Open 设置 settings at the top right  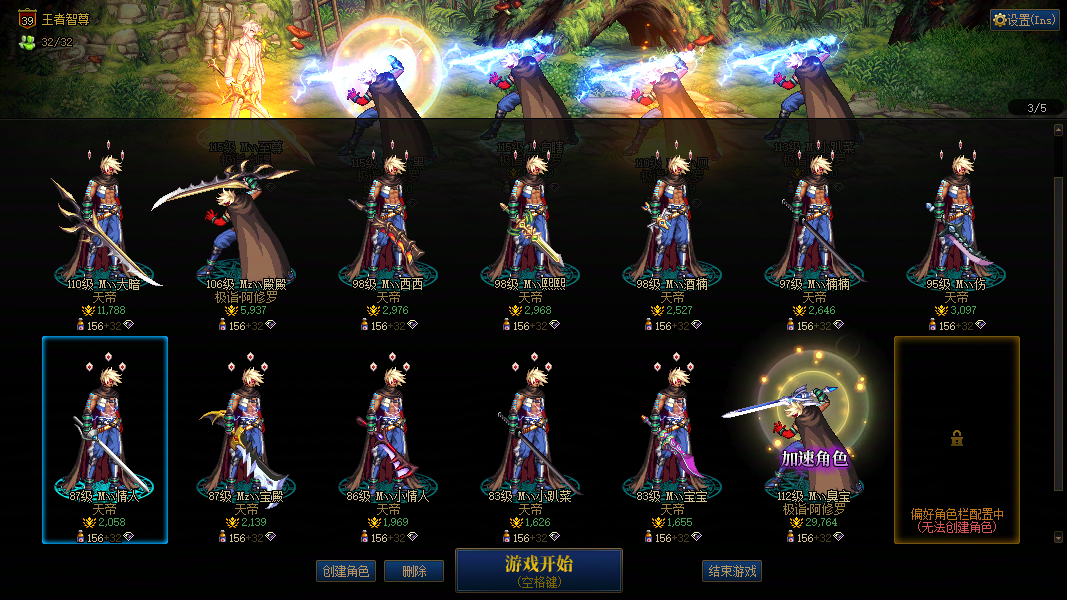[1024, 20]
